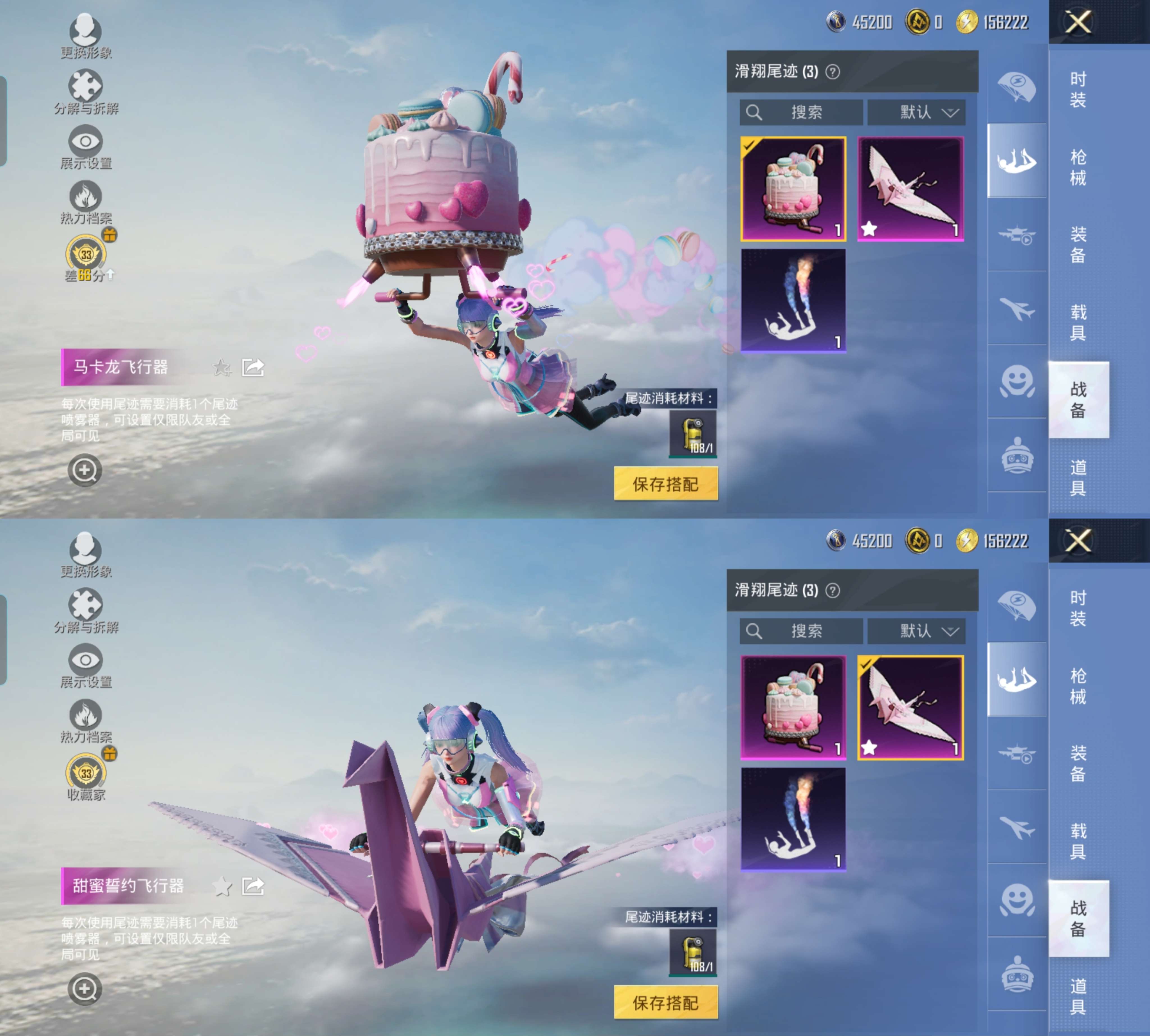
Task: Click 保存搭配 on the 甜蜜誓约飞行器 screen
Action: point(665,1002)
